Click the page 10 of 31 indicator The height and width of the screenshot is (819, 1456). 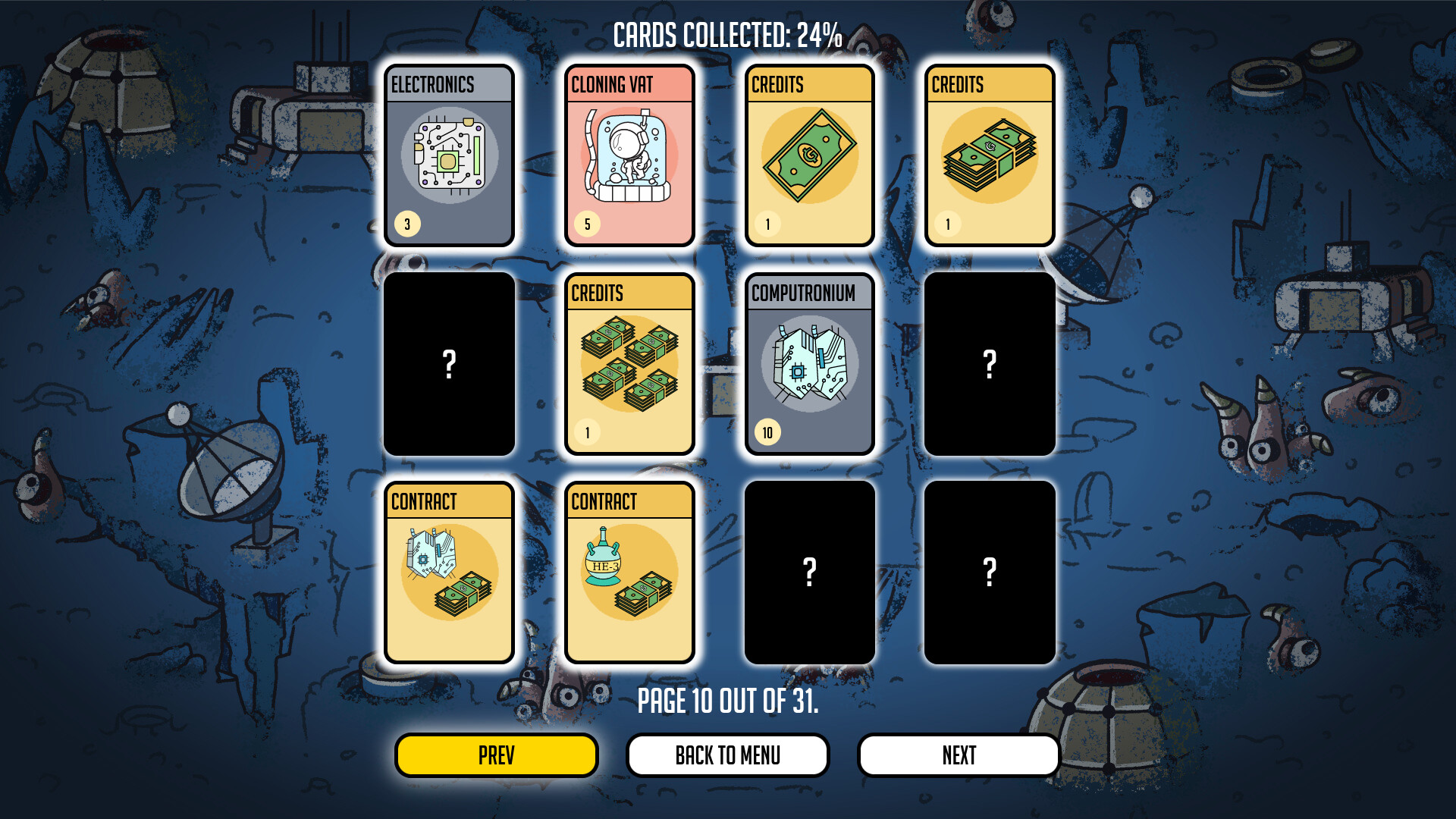tap(728, 701)
